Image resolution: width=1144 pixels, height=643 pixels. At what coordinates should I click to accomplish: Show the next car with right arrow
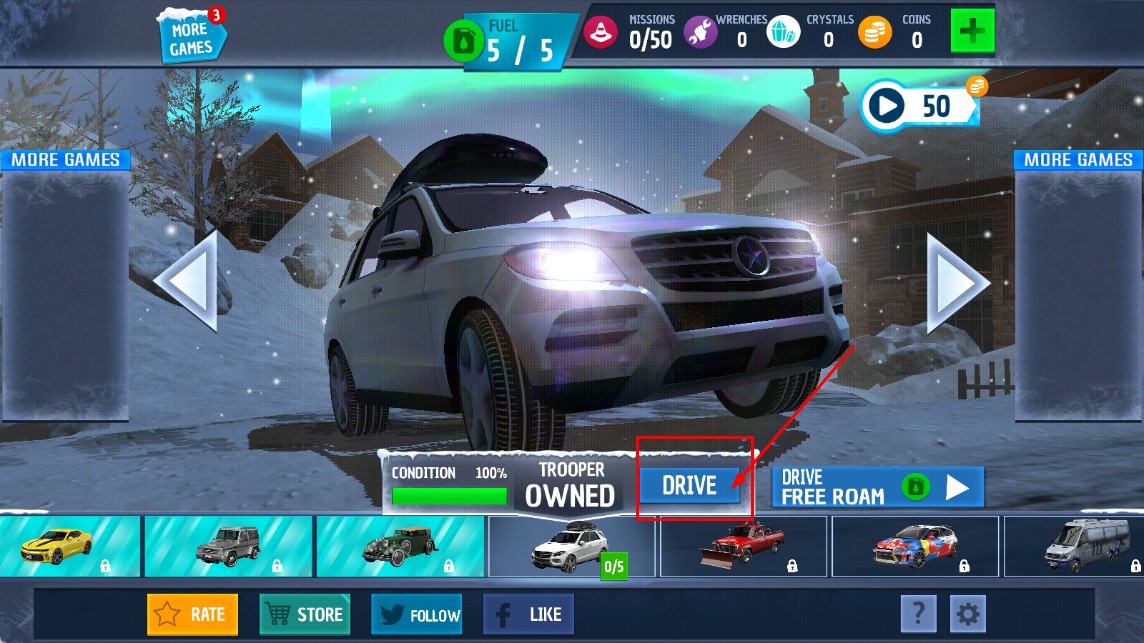[x=956, y=281]
